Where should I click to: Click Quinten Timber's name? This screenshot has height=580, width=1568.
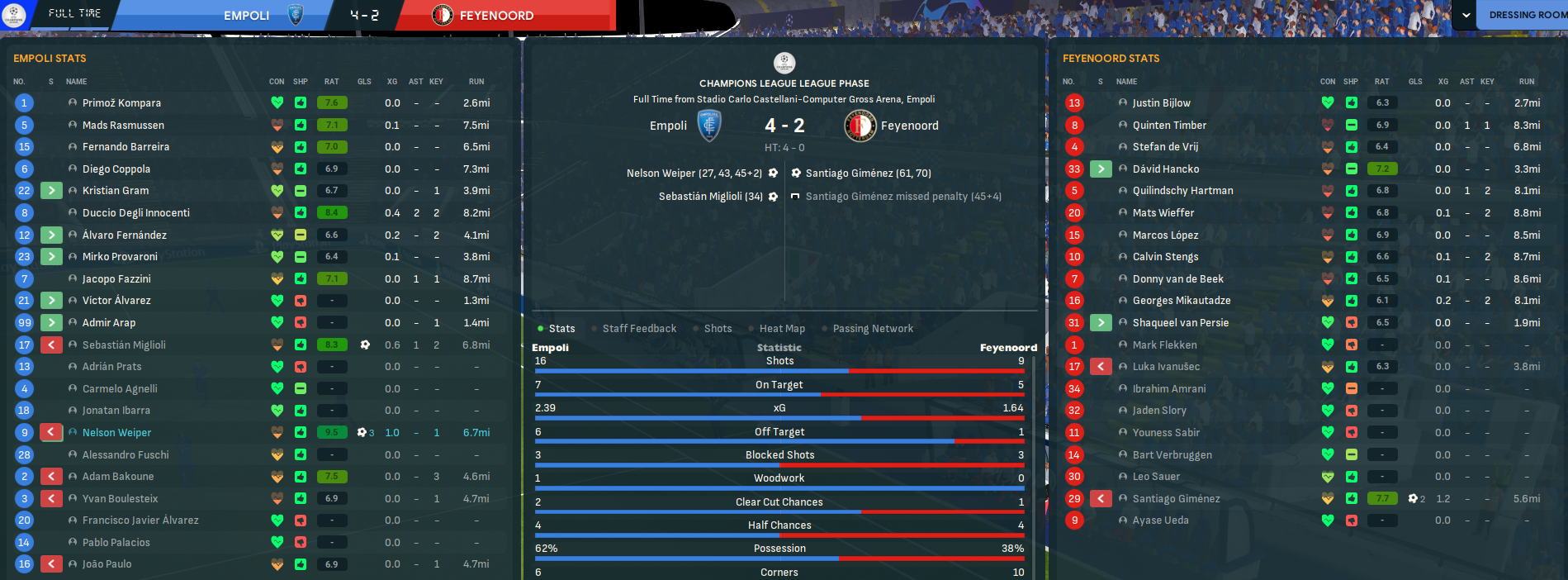click(x=1169, y=126)
